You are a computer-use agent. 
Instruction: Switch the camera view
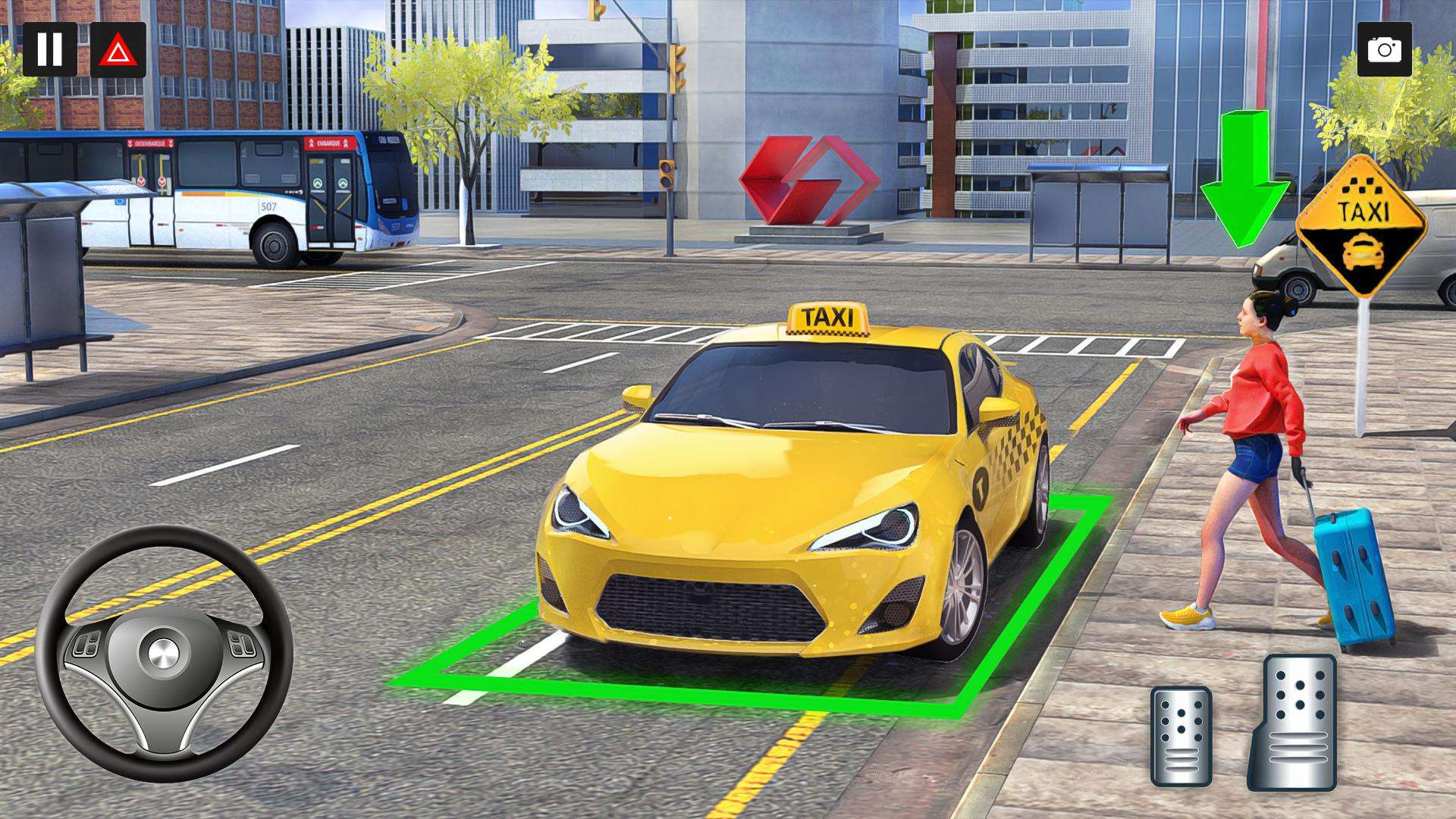(x=1384, y=49)
